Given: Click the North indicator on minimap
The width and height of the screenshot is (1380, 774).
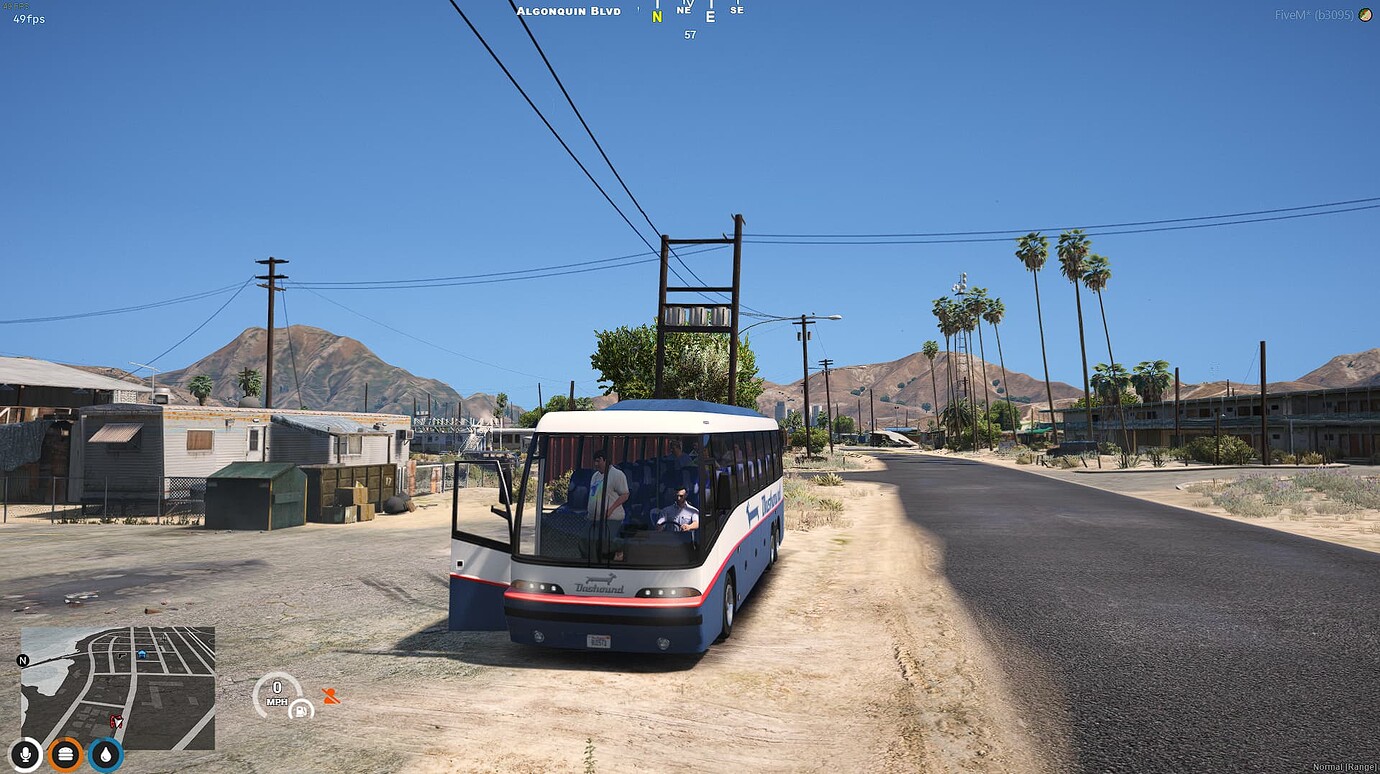Looking at the screenshot, I should pyautogui.click(x=22, y=662).
